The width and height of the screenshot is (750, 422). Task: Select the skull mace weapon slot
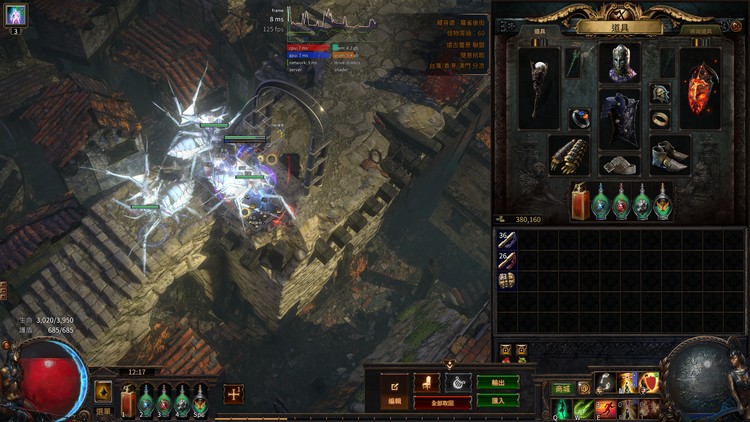click(540, 87)
